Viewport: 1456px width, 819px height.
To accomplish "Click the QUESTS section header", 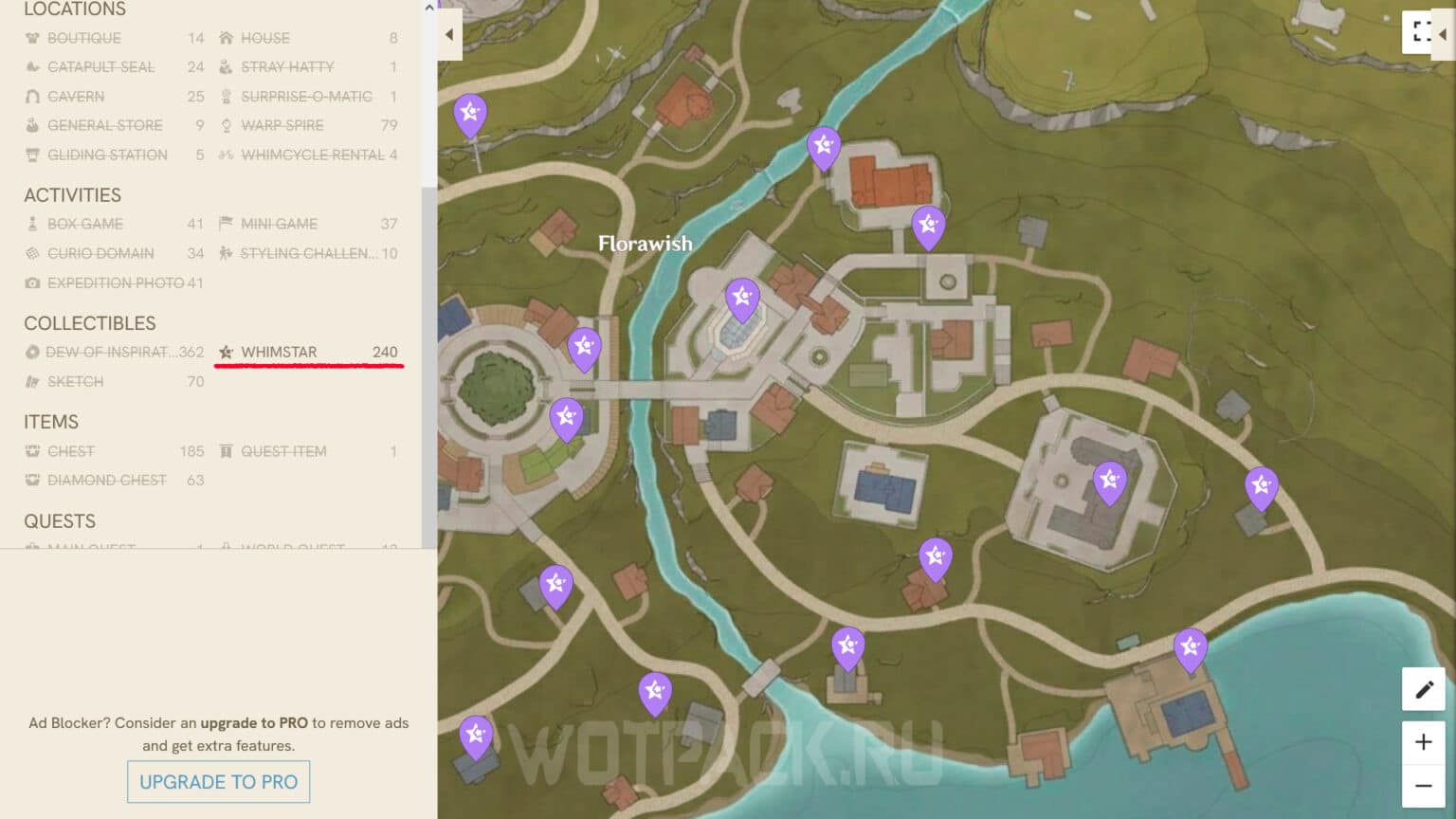I will 60,521.
